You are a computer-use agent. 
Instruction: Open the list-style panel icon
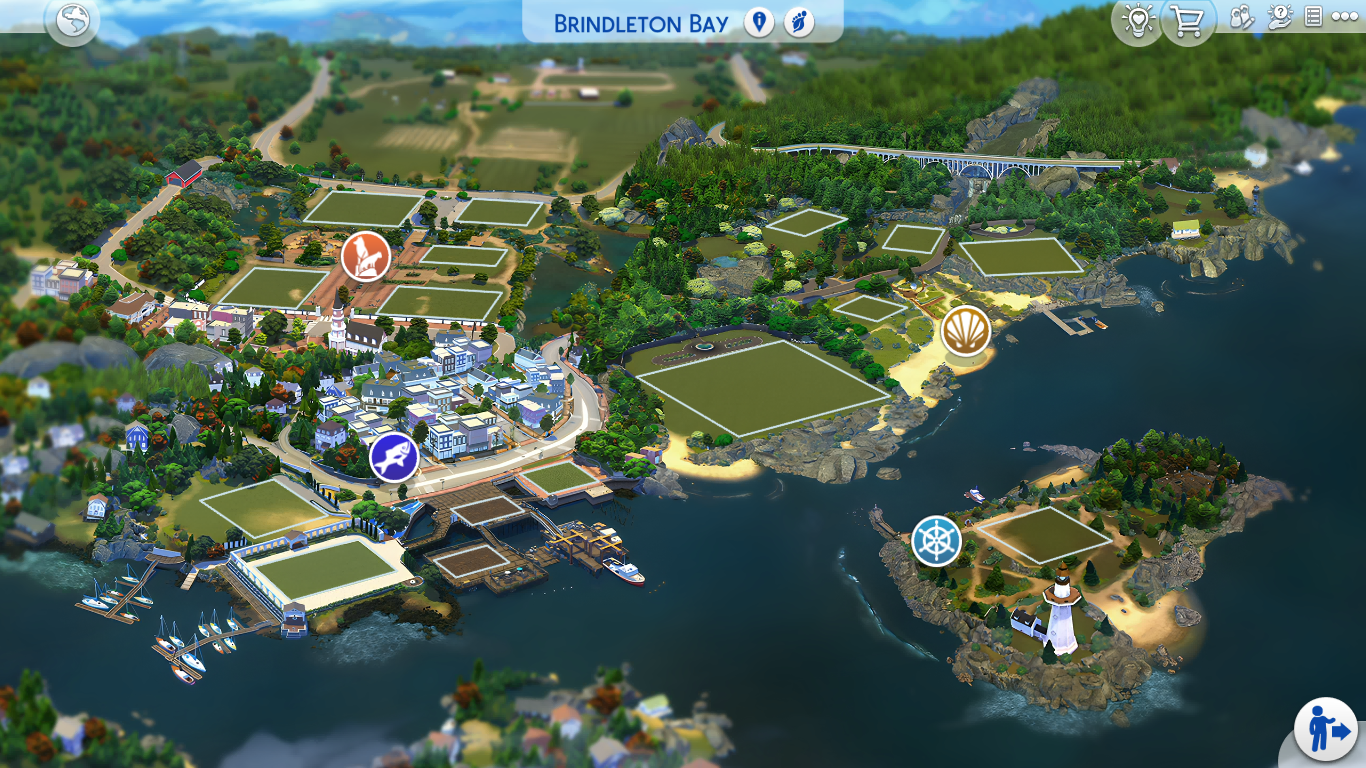(x=1314, y=17)
